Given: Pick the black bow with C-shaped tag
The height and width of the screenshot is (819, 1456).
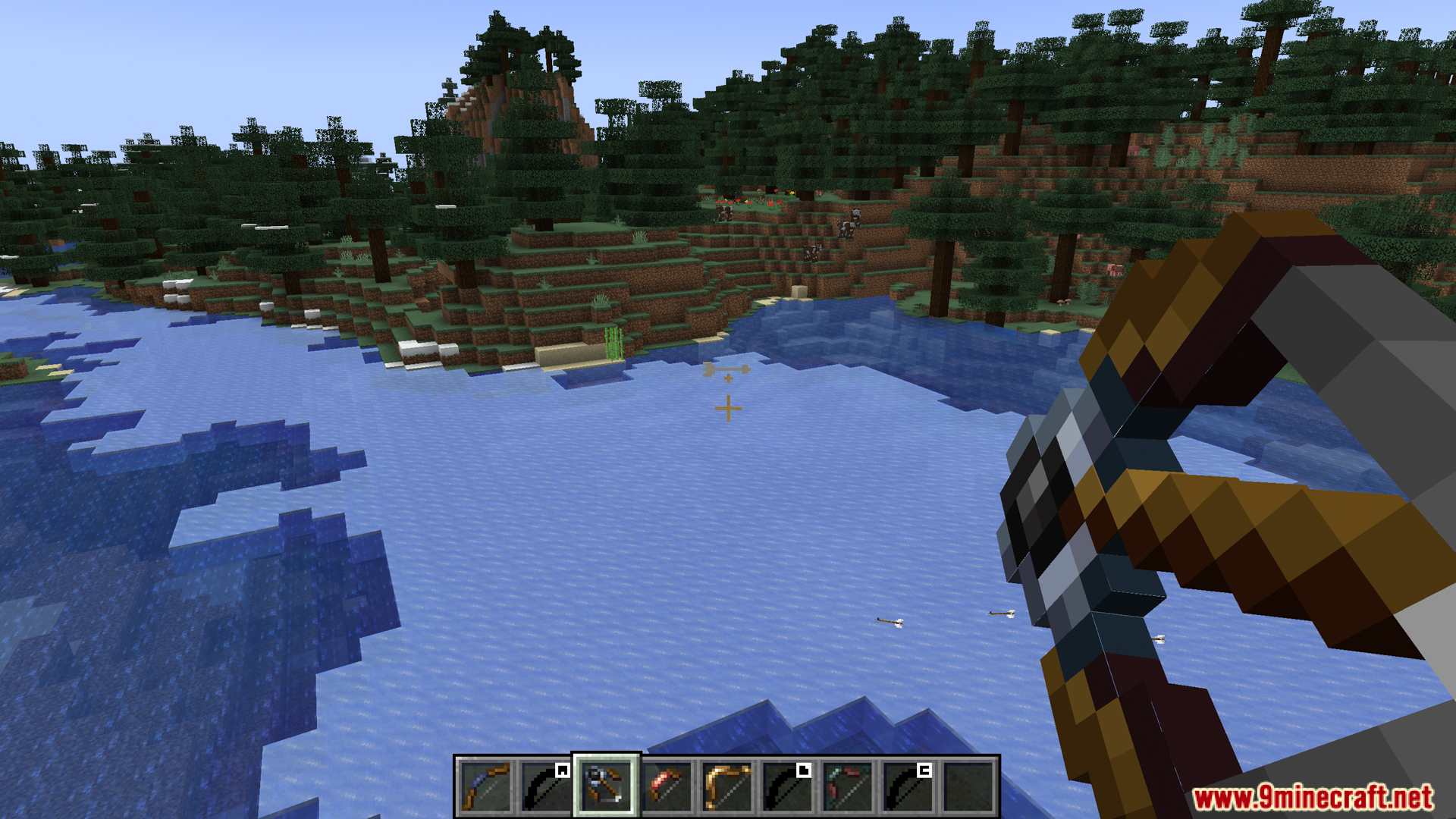Looking at the screenshot, I should 908,786.
